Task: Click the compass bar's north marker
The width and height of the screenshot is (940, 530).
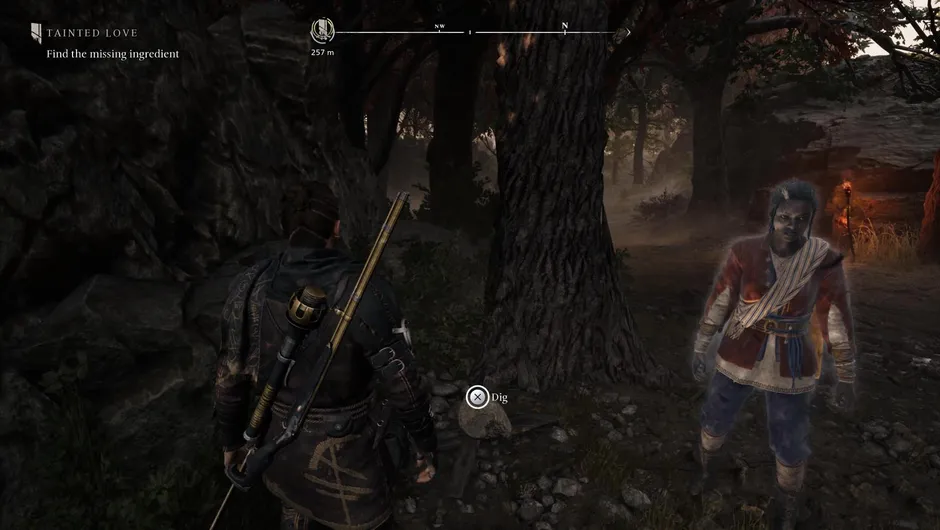Action: click(565, 27)
